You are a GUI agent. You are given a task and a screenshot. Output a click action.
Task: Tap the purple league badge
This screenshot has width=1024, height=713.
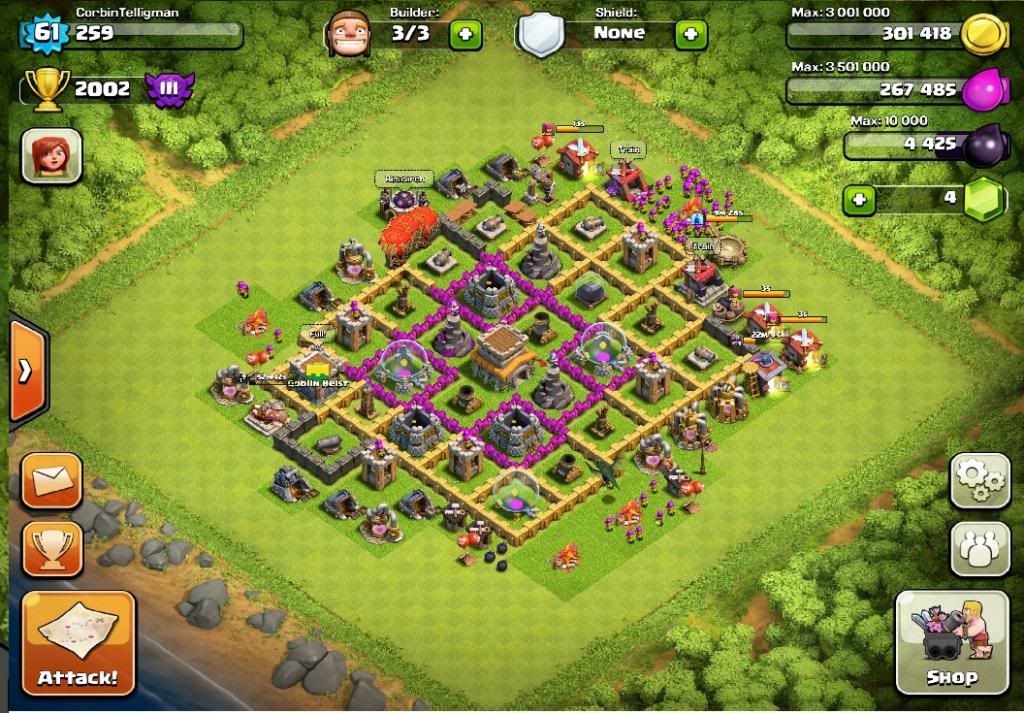click(168, 89)
